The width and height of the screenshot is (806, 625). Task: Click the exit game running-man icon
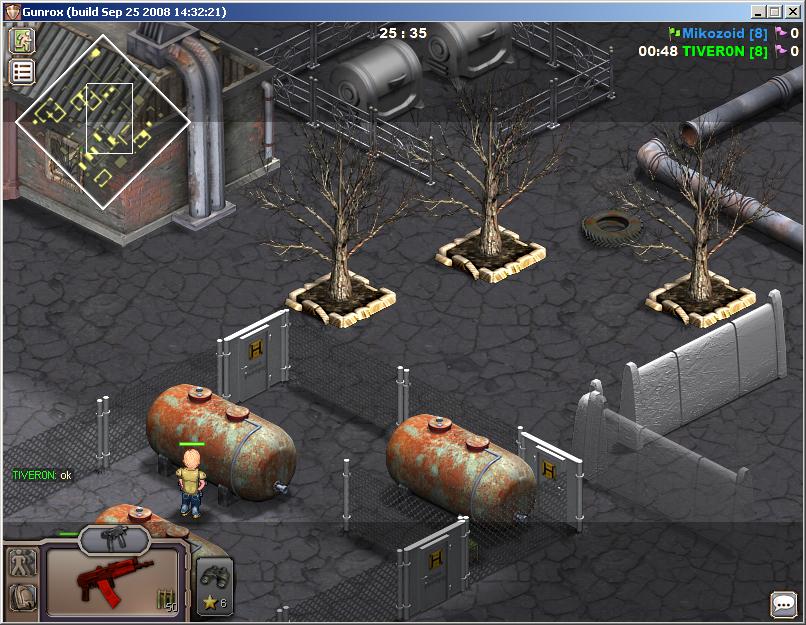click(22, 41)
